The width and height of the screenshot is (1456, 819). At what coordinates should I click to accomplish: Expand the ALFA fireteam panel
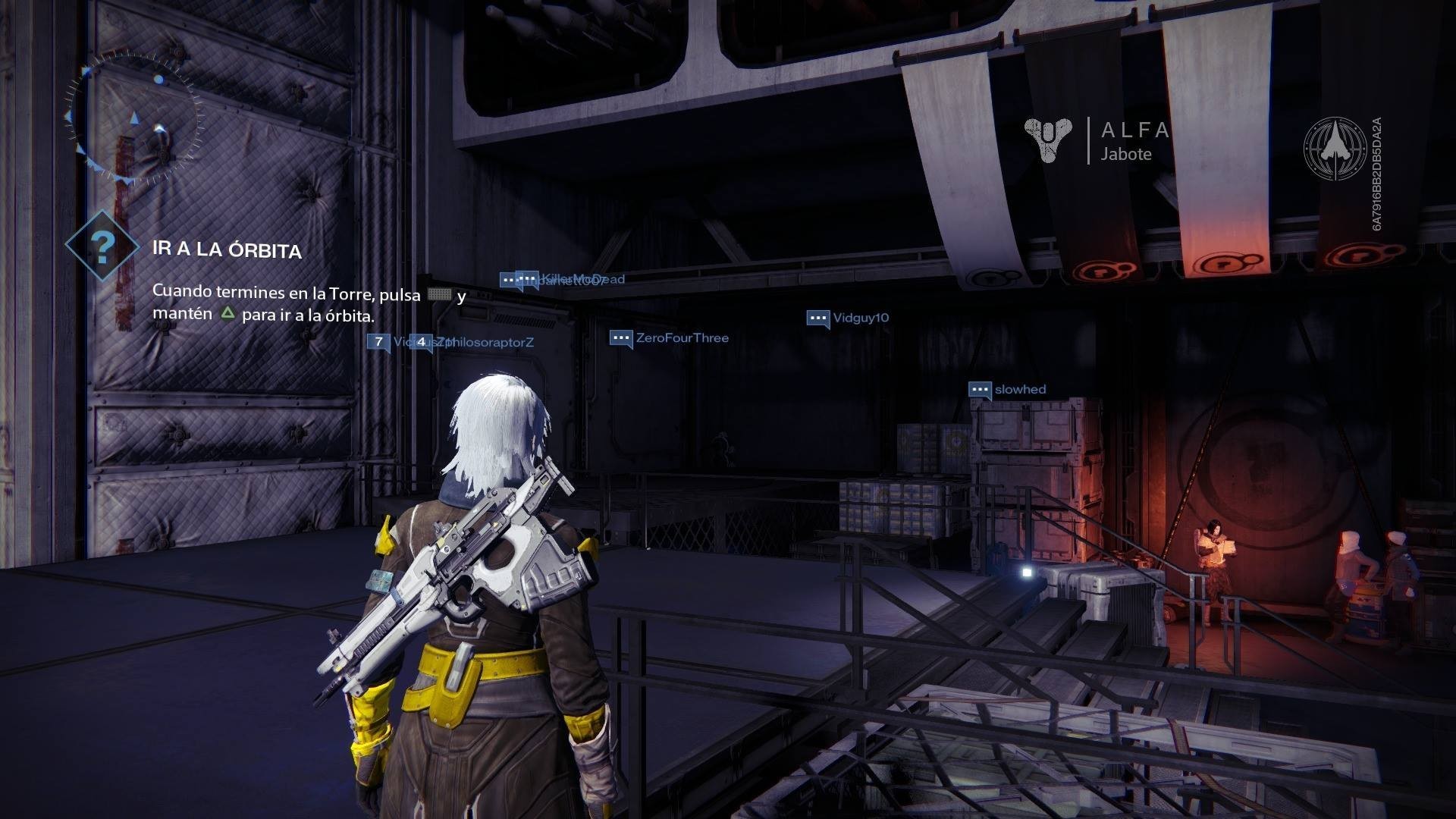pyautogui.click(x=1134, y=129)
